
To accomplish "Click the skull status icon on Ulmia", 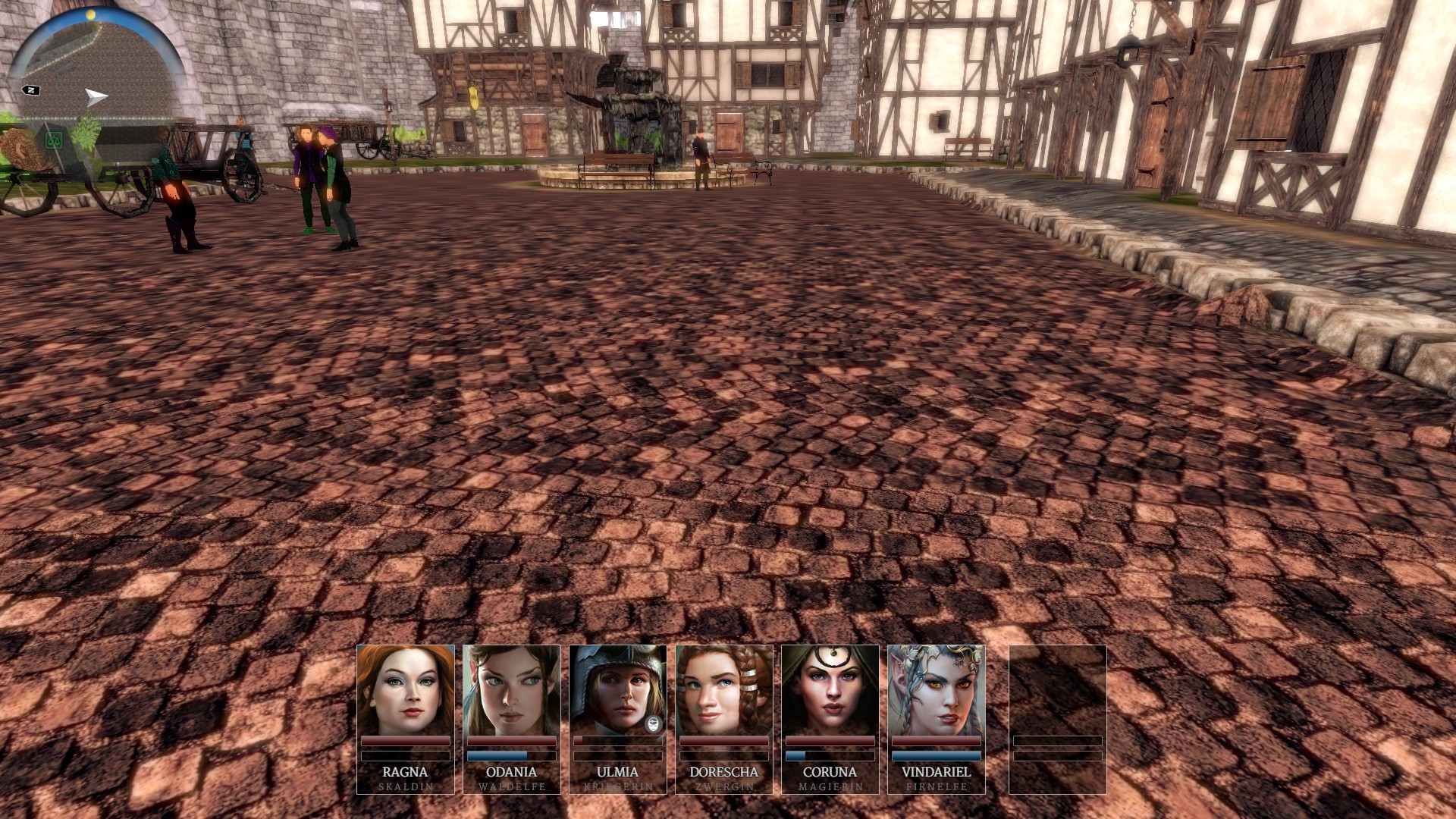I will point(654,723).
